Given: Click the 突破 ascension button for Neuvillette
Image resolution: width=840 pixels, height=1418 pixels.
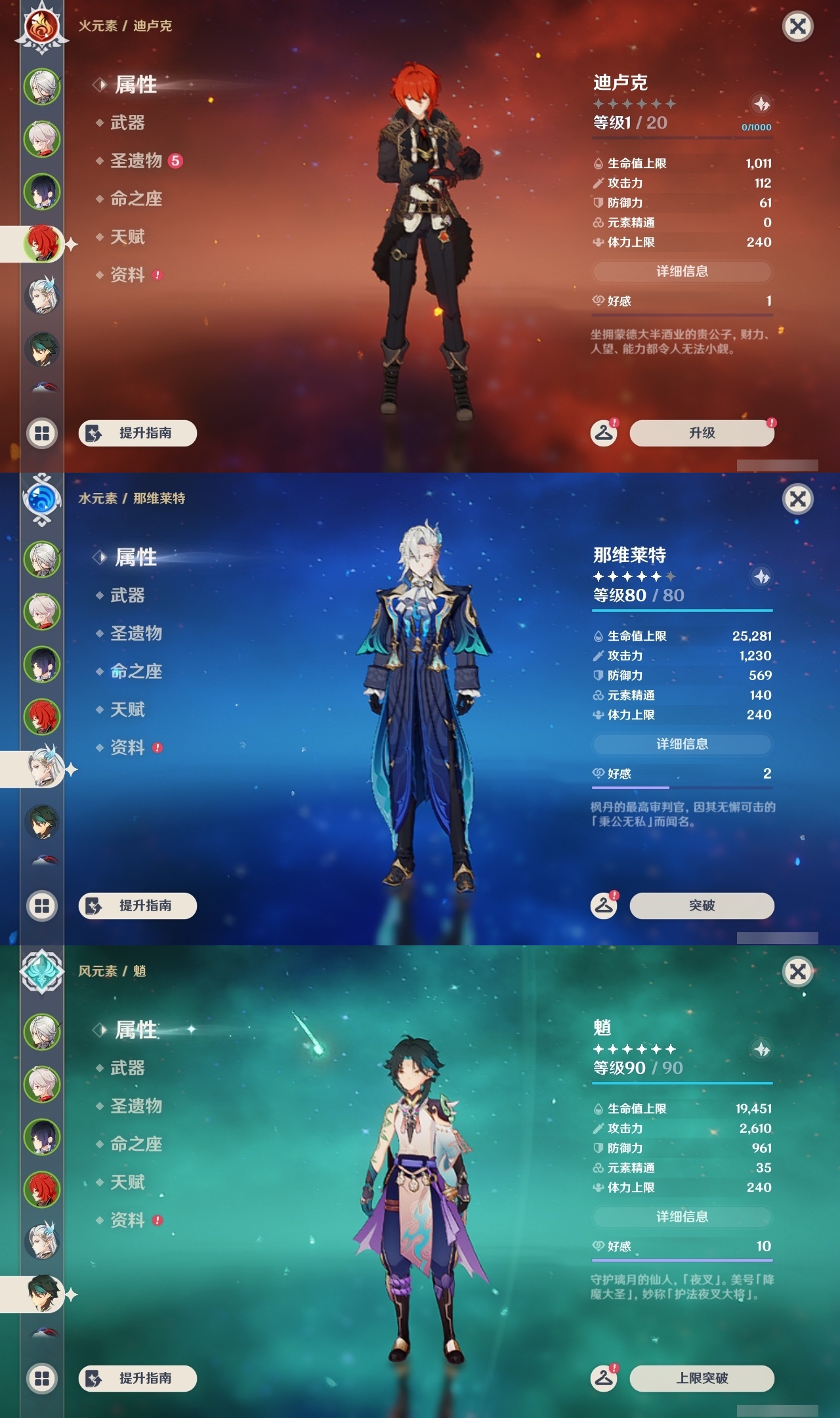Looking at the screenshot, I should tap(702, 905).
